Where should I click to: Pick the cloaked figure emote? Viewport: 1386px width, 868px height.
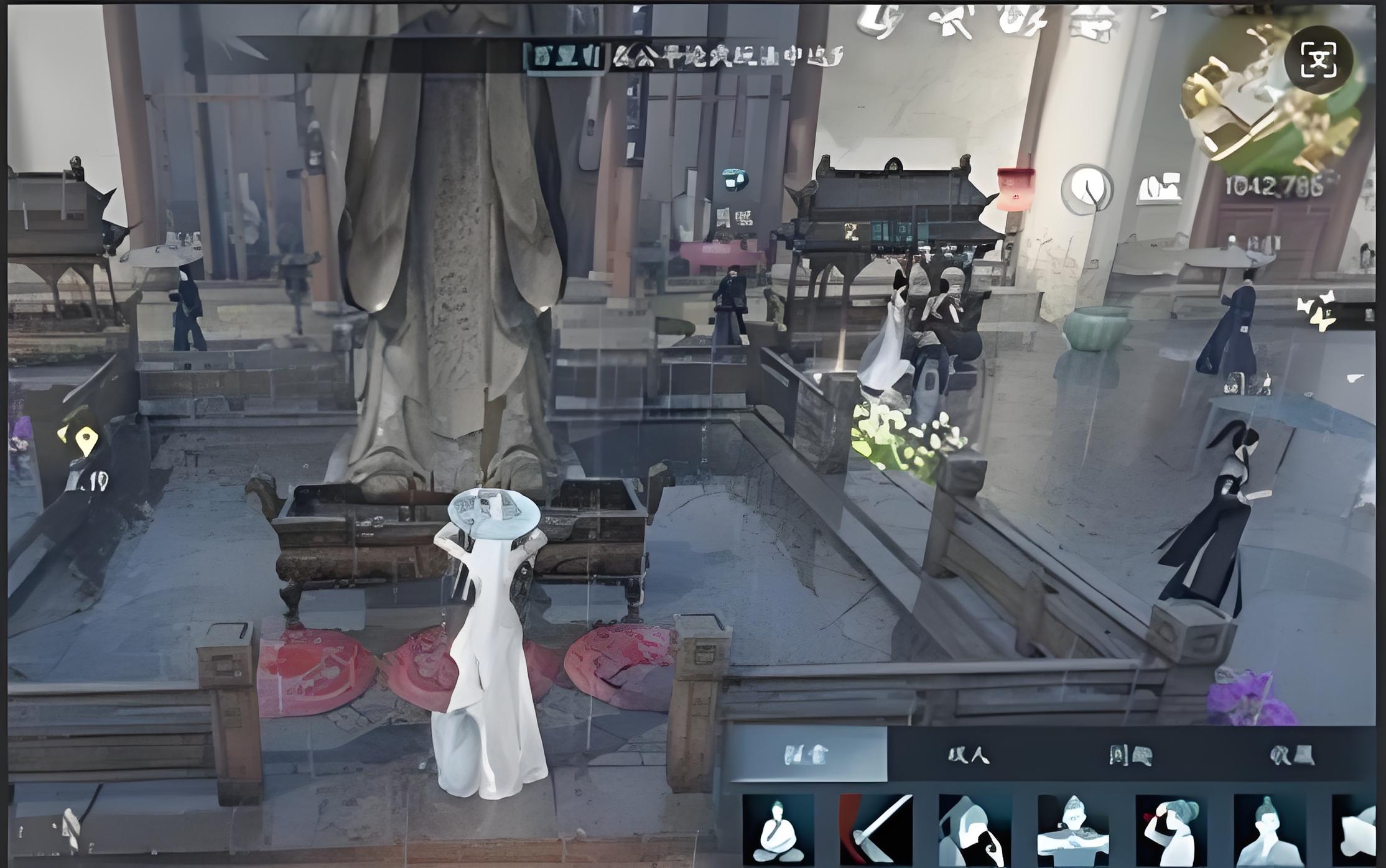pyautogui.click(x=974, y=830)
